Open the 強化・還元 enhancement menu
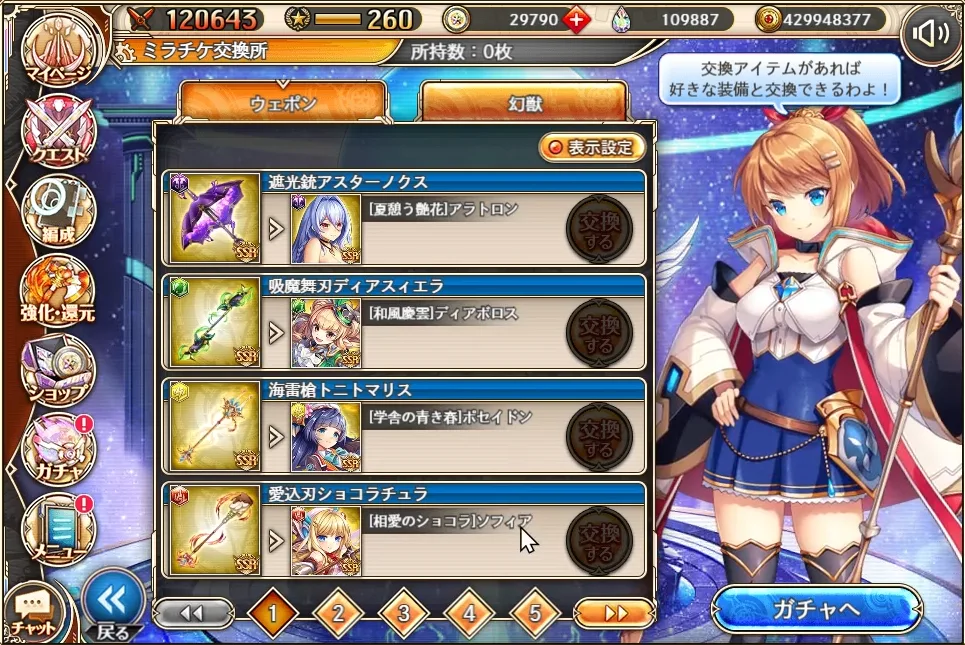This screenshot has height=645, width=965. point(59,291)
